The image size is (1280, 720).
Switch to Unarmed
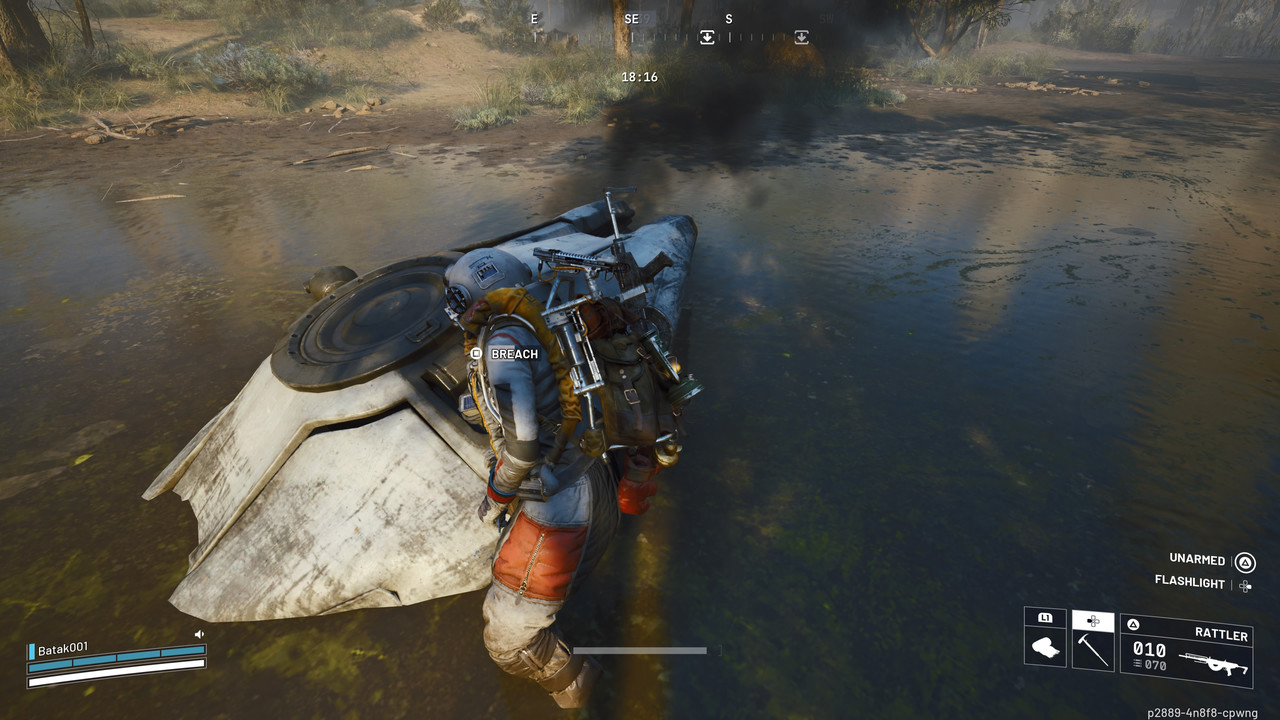point(1198,559)
